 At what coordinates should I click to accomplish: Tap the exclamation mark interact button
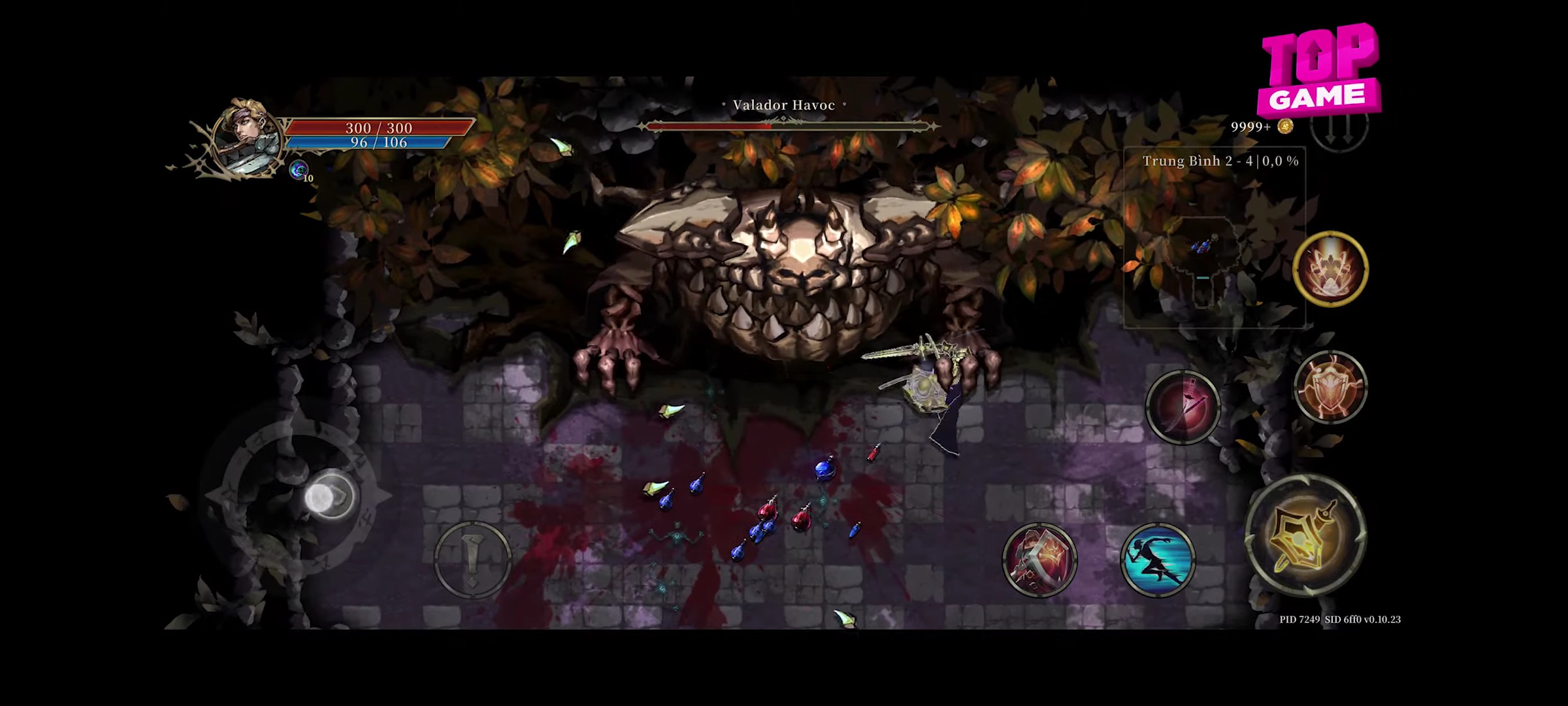coord(472,559)
